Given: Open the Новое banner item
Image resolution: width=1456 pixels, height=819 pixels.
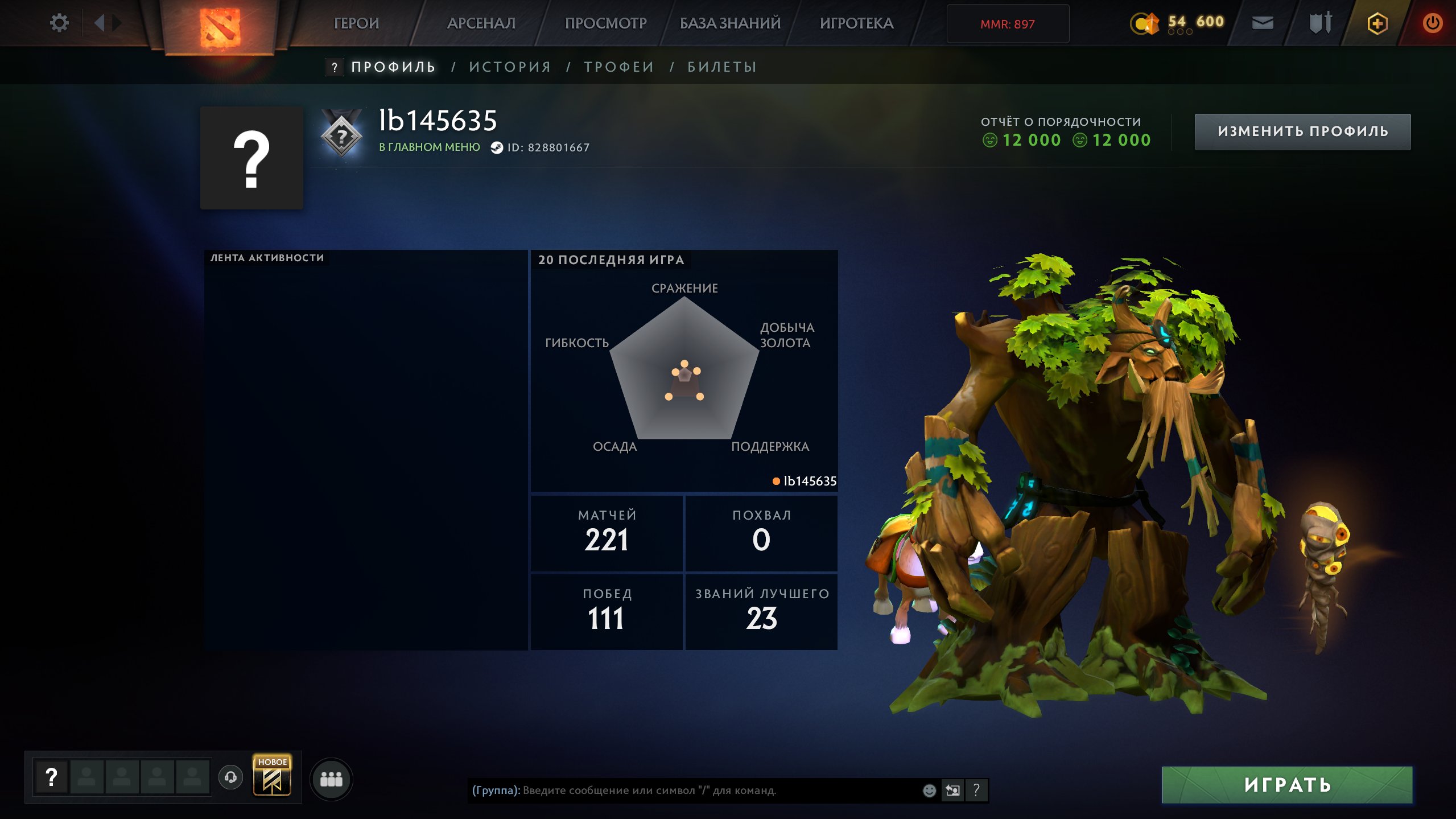Looking at the screenshot, I should click(272, 775).
